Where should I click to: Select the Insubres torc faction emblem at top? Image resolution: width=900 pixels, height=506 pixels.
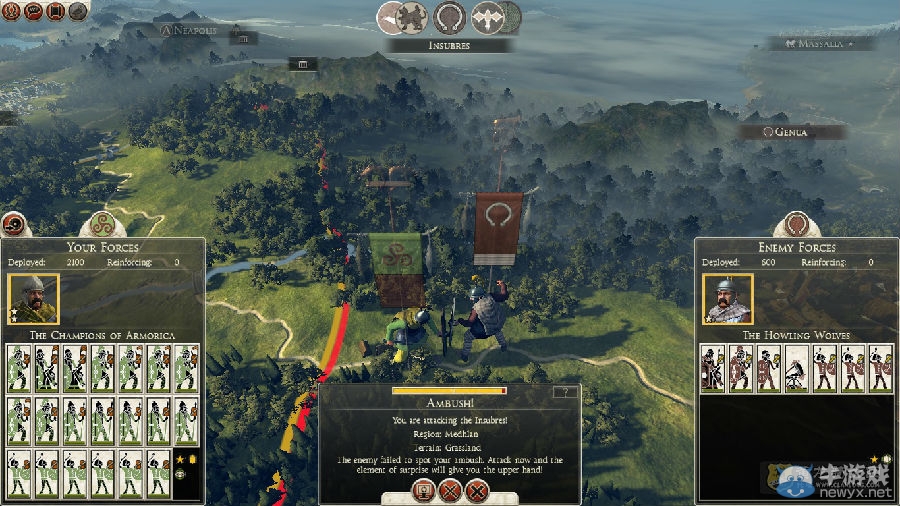coord(449,17)
